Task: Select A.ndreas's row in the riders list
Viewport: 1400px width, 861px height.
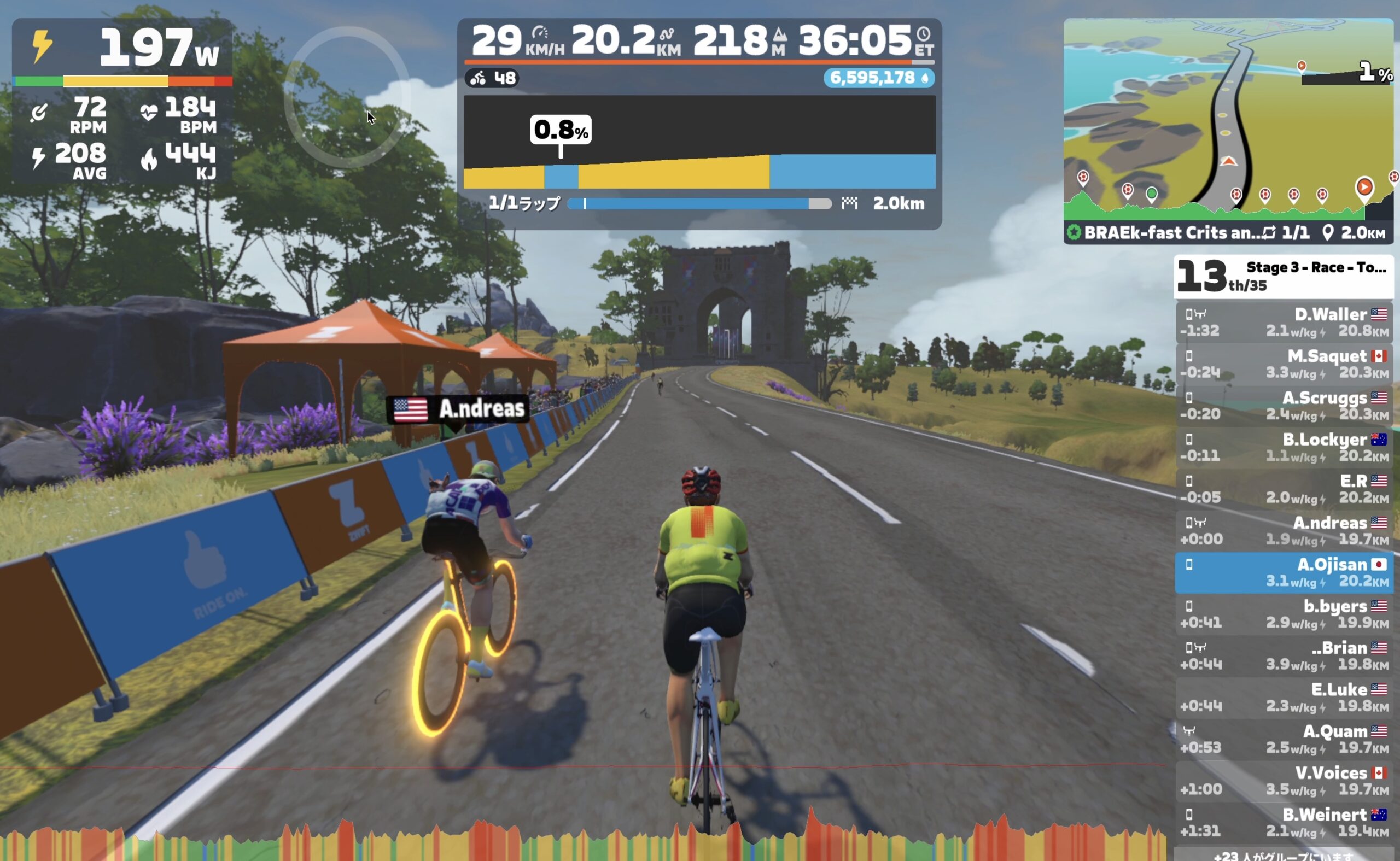Action: pos(1284,531)
